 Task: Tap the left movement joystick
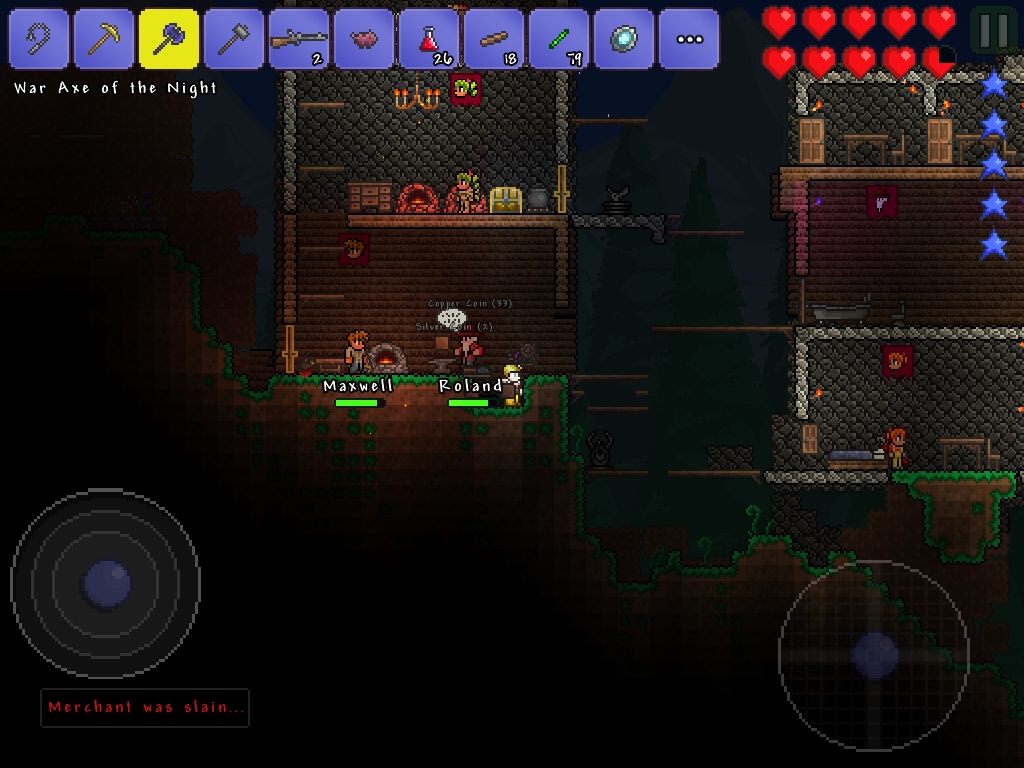[x=105, y=583]
